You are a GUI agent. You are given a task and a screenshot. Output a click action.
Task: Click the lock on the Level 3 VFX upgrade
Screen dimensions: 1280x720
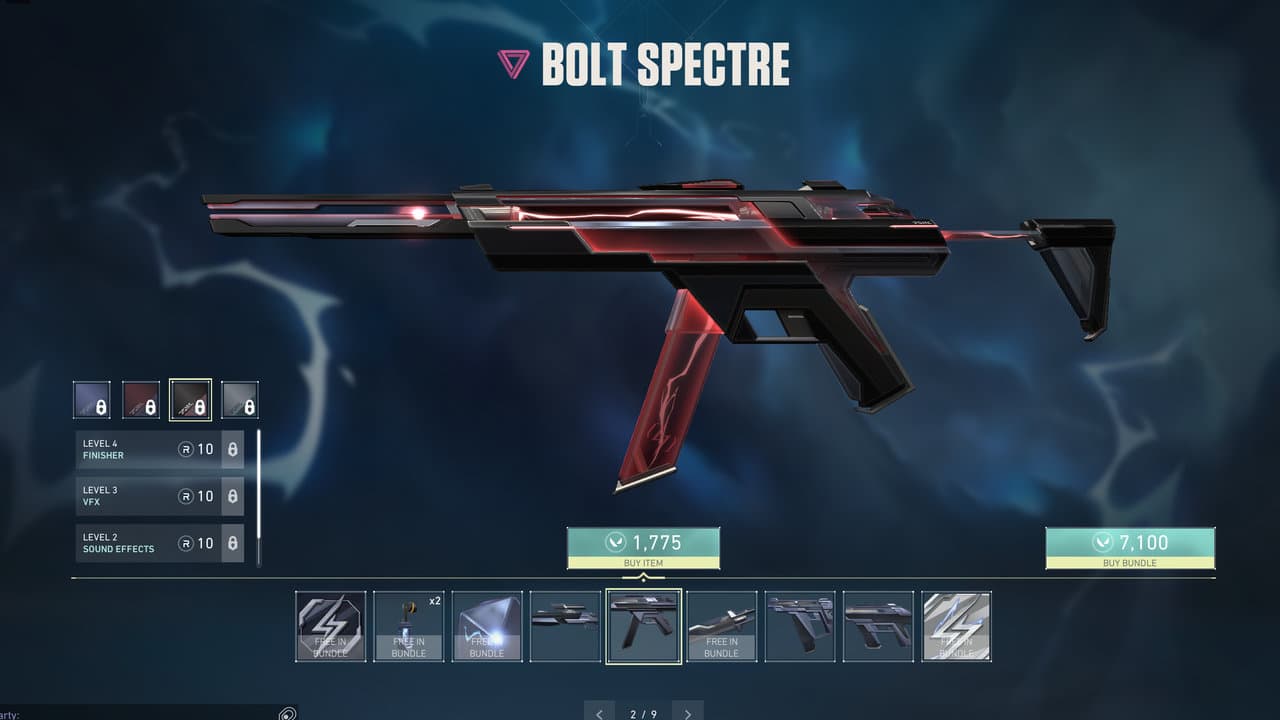click(x=233, y=496)
